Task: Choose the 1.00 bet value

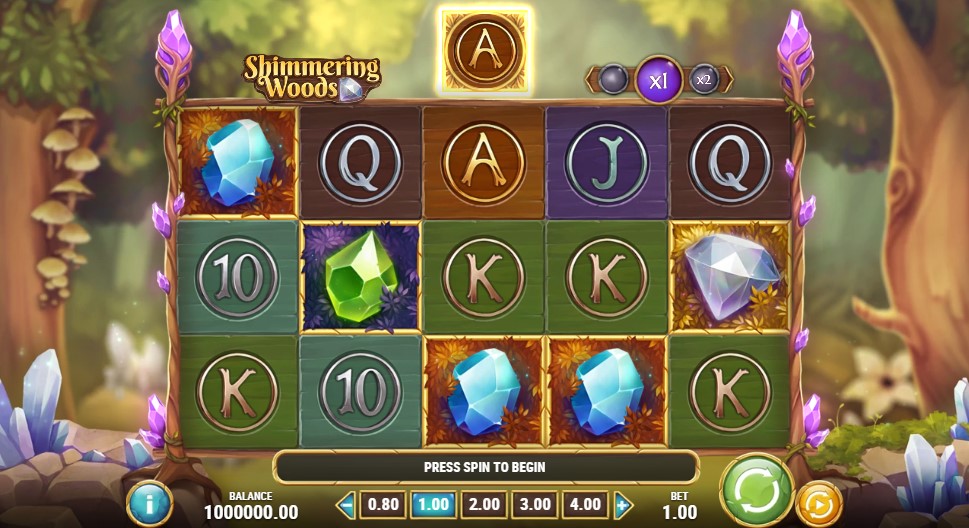Action: click(432, 505)
